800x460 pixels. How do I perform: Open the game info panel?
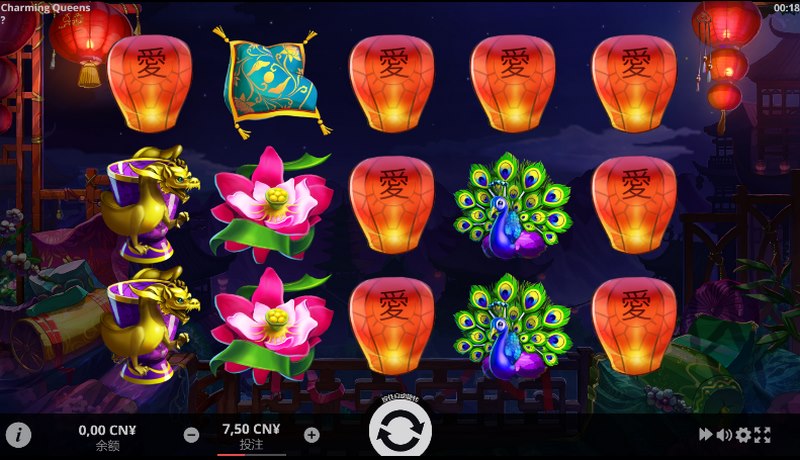(x=19, y=435)
